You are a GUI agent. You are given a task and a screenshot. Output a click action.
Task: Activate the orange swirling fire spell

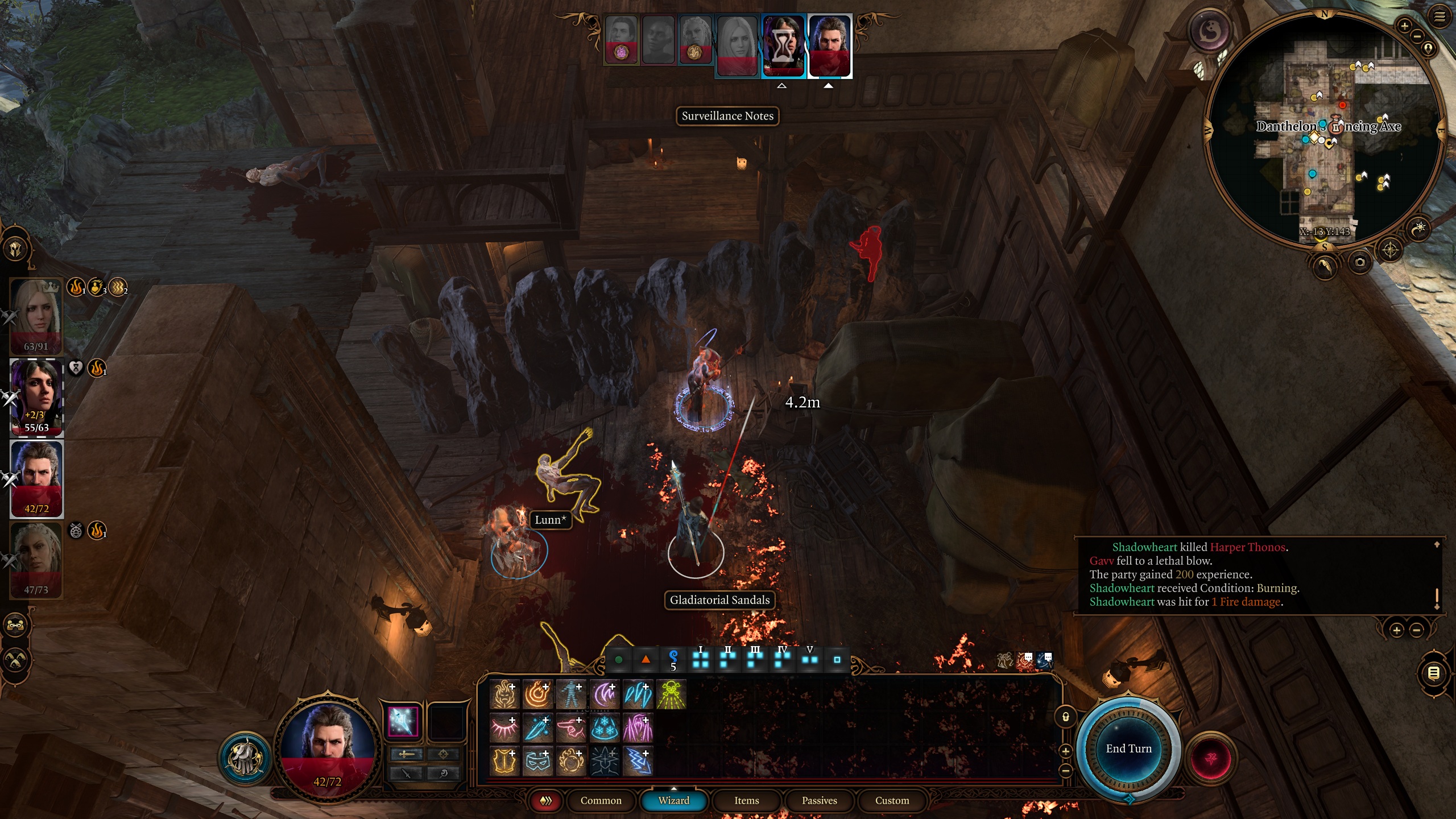tap(537, 695)
